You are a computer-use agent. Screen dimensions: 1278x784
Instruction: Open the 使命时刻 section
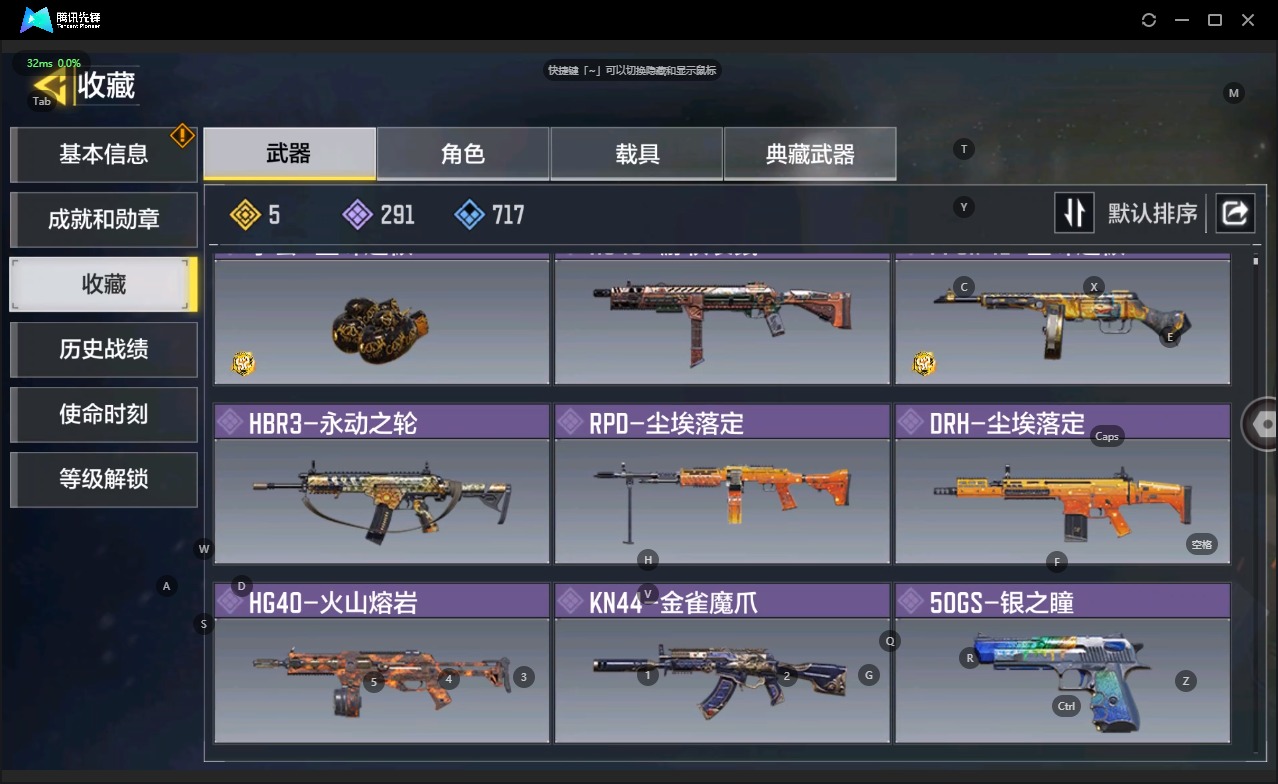click(103, 414)
